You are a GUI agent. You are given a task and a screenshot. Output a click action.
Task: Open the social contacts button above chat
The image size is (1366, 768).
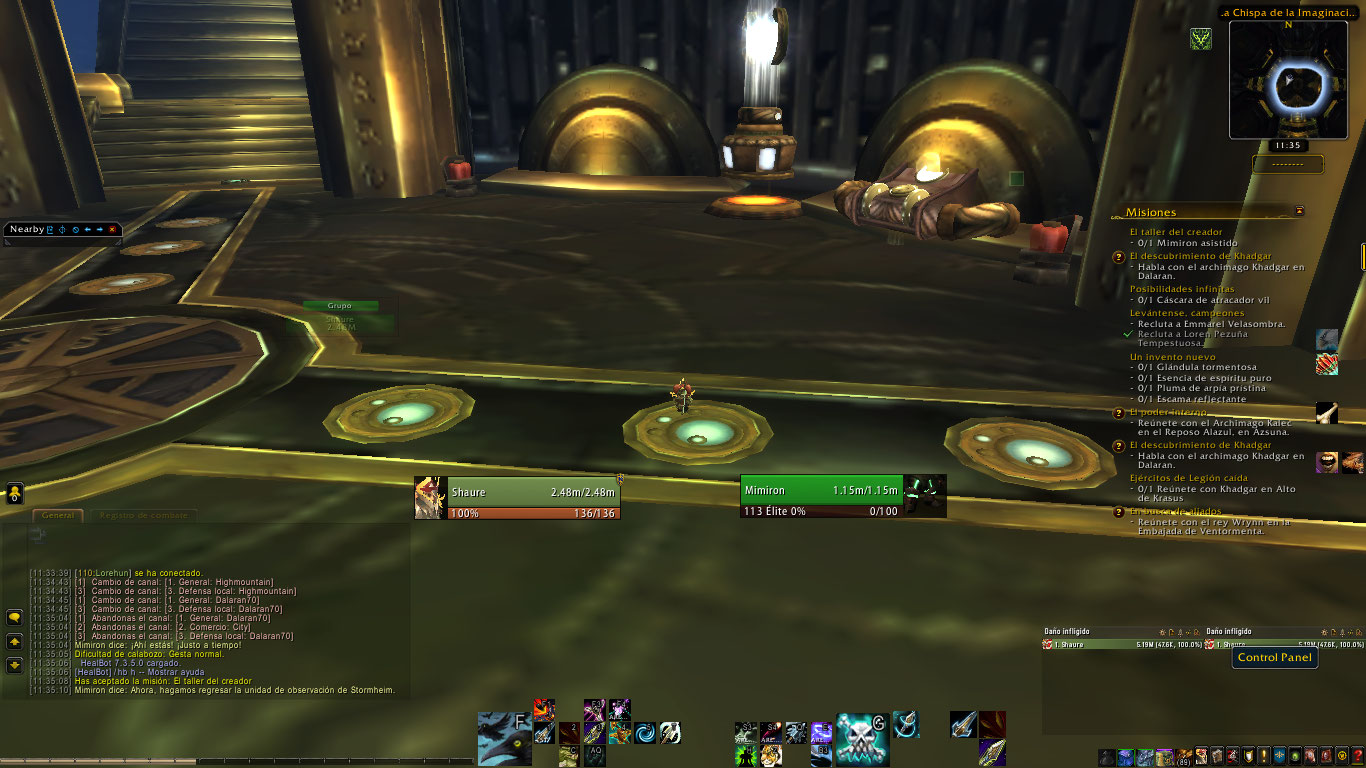[15, 493]
